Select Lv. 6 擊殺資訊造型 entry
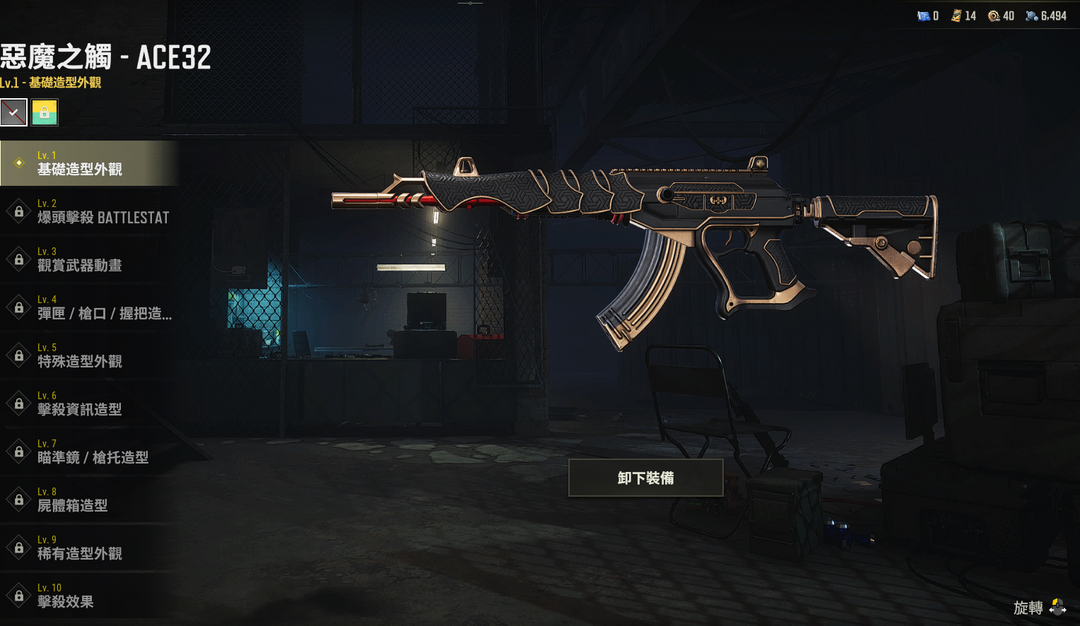The width and height of the screenshot is (1080, 626). [88, 404]
